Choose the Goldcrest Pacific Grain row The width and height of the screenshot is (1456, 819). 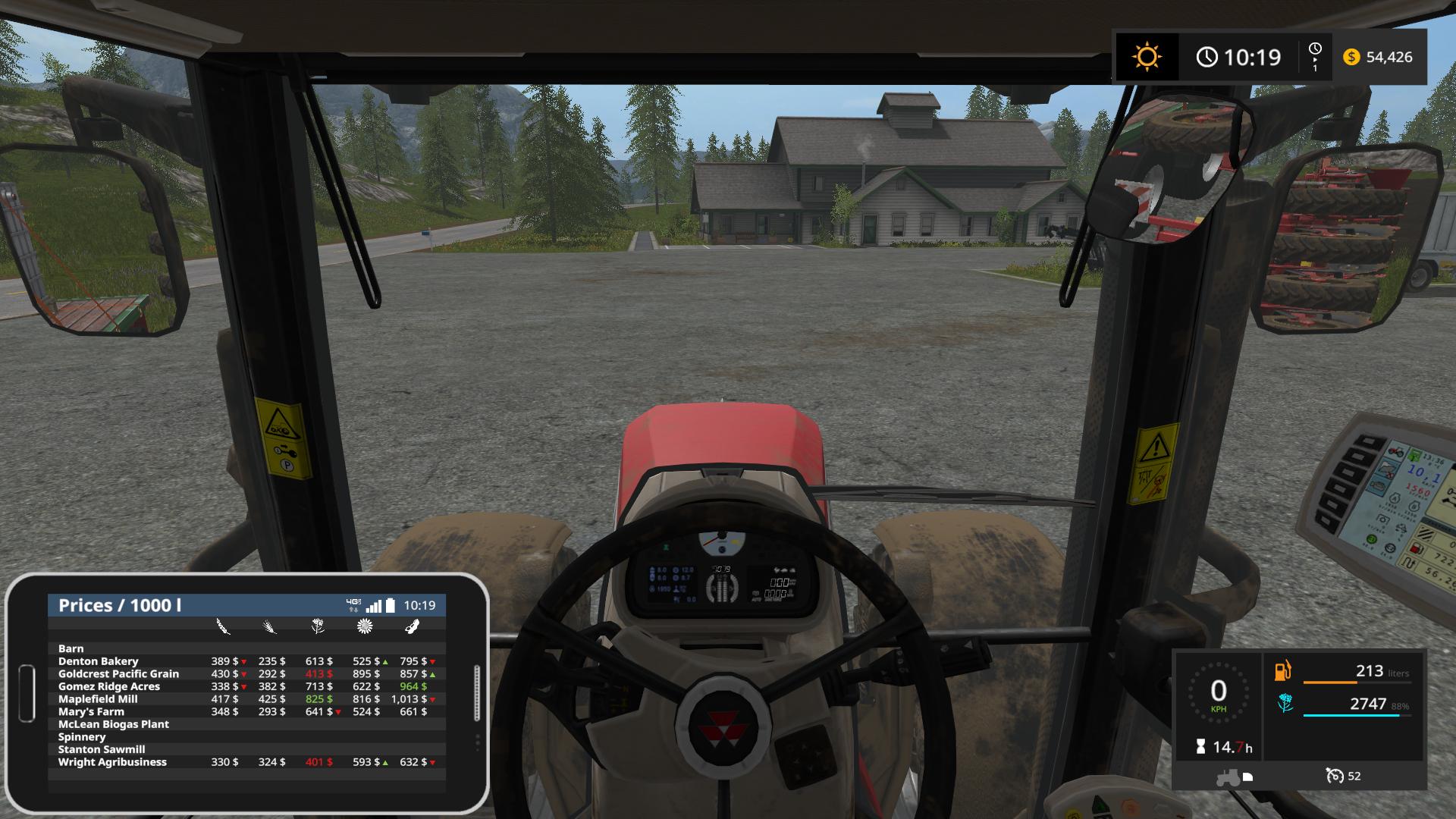tap(118, 674)
